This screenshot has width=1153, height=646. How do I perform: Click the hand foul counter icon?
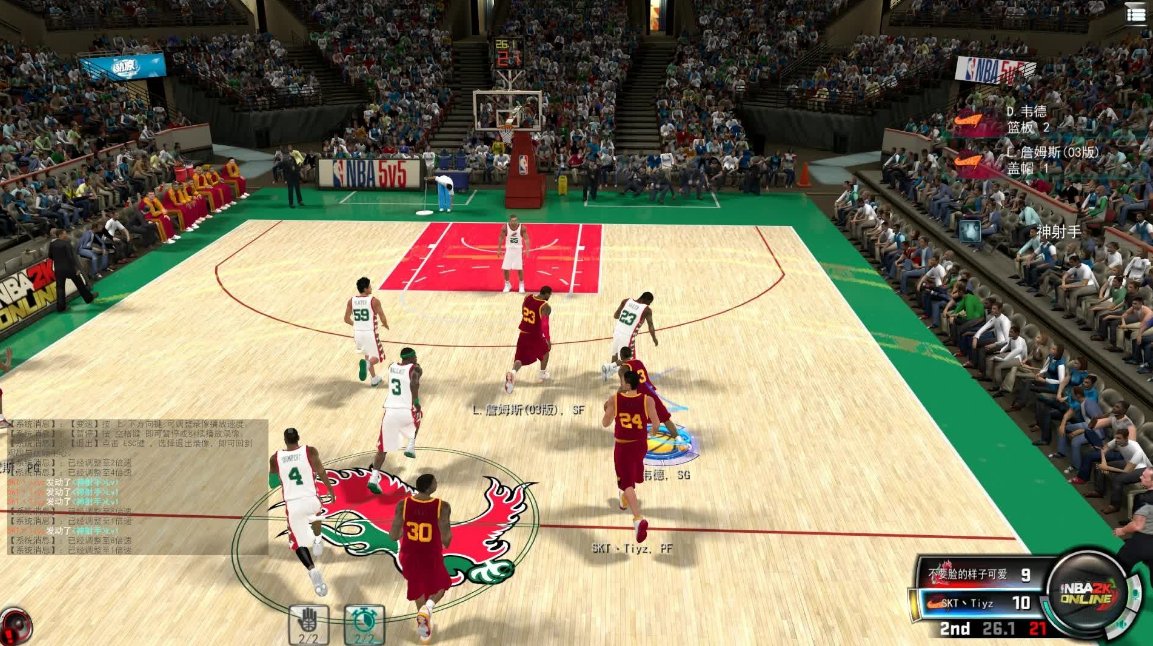308,624
